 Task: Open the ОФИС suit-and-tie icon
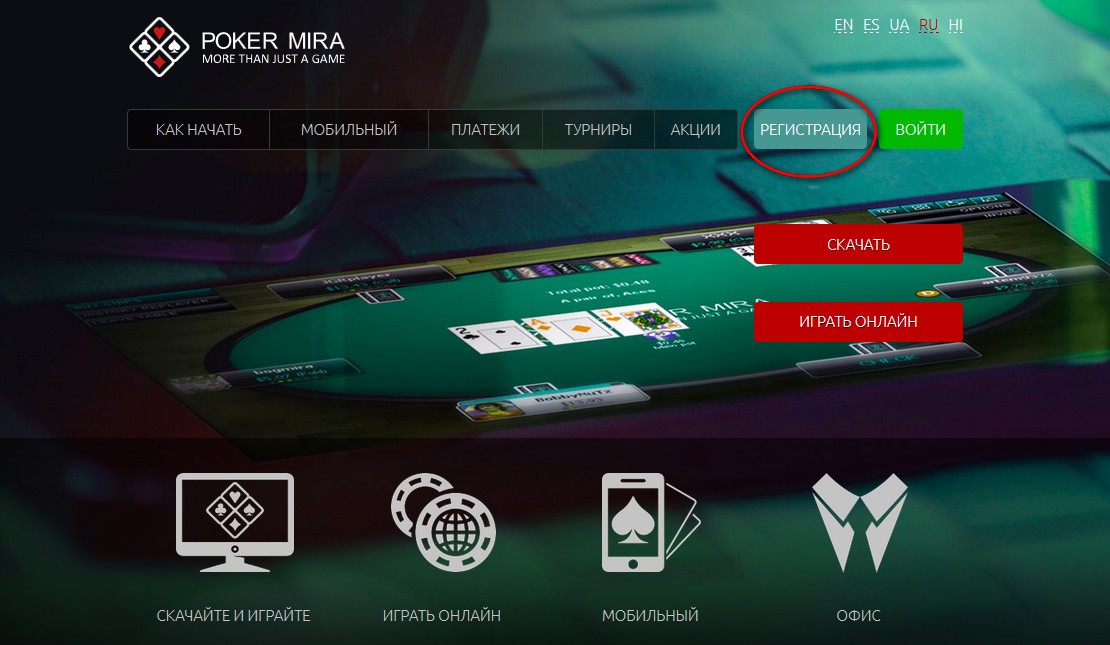[x=859, y=520]
